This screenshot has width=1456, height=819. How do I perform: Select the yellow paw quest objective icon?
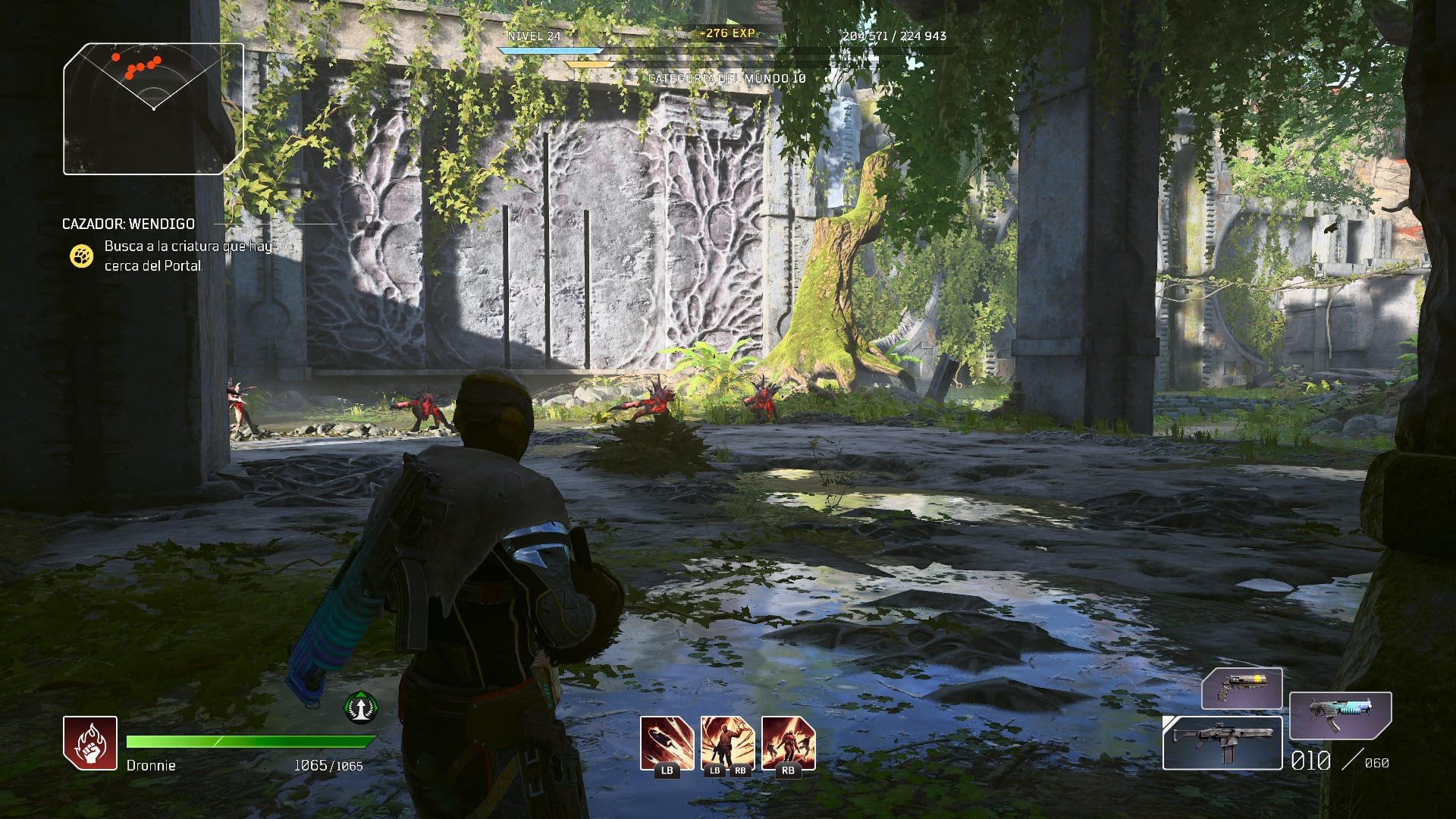[81, 256]
